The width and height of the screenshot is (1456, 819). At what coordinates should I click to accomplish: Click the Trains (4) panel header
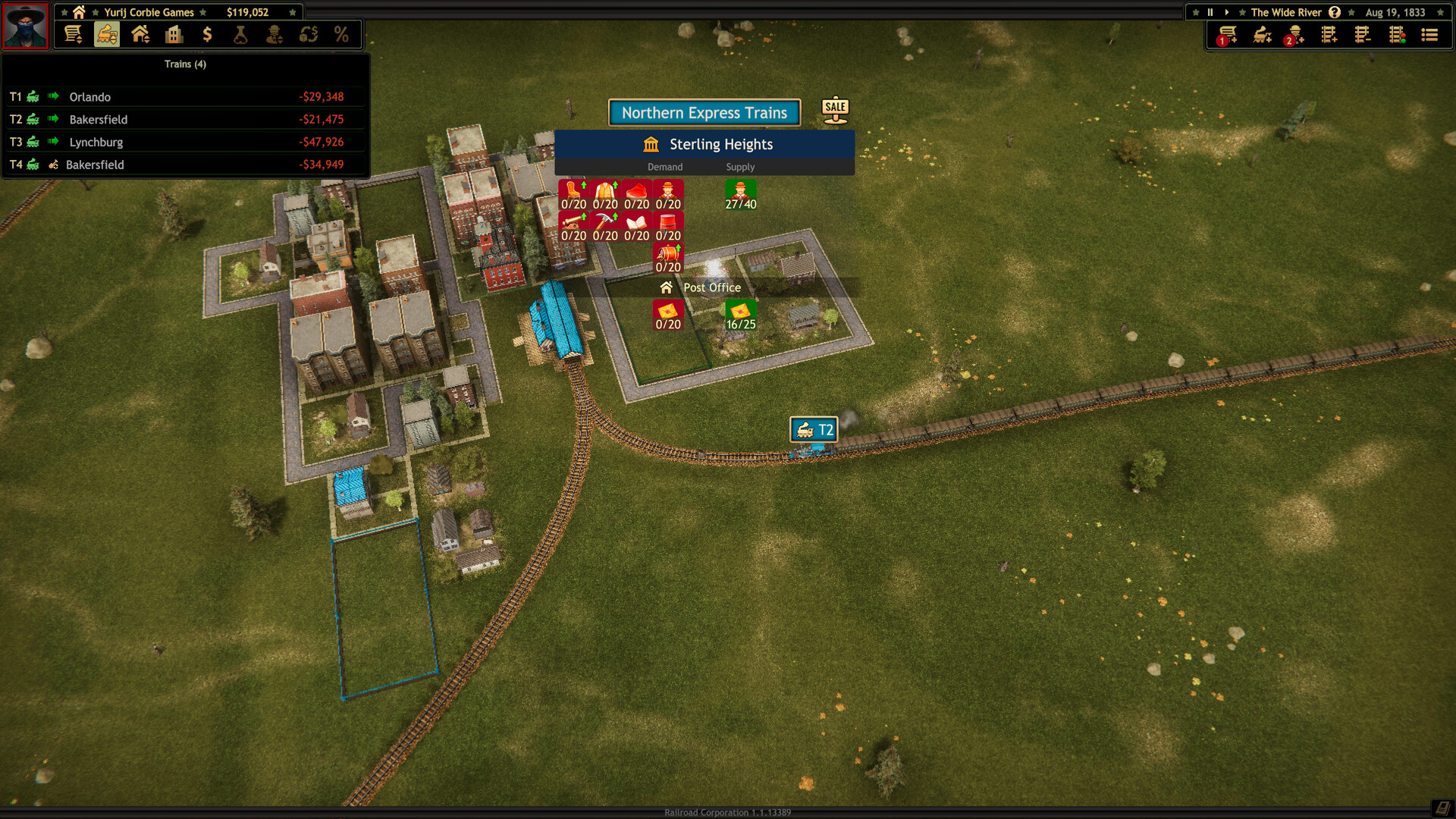click(x=185, y=64)
